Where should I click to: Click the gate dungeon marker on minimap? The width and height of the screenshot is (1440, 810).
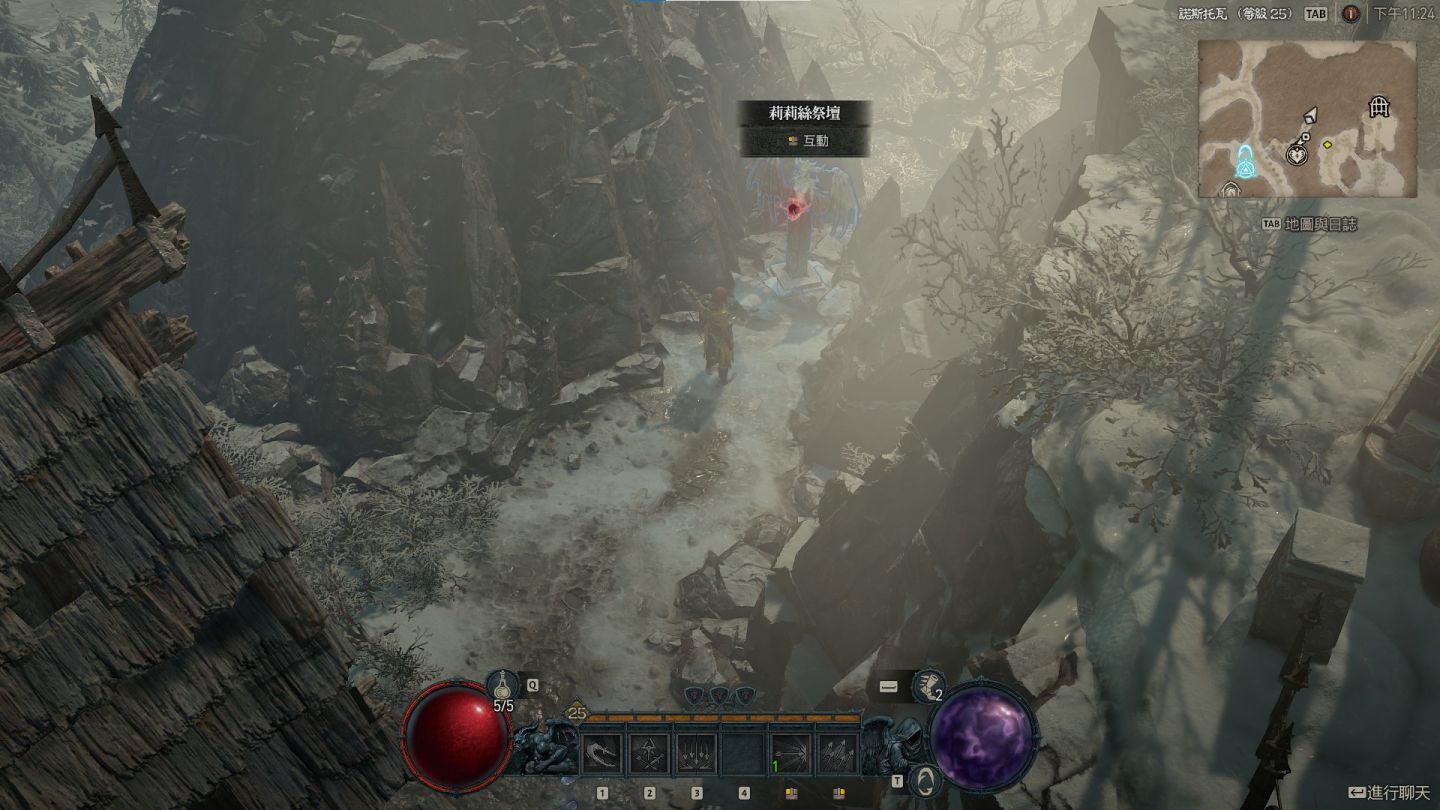[1380, 107]
